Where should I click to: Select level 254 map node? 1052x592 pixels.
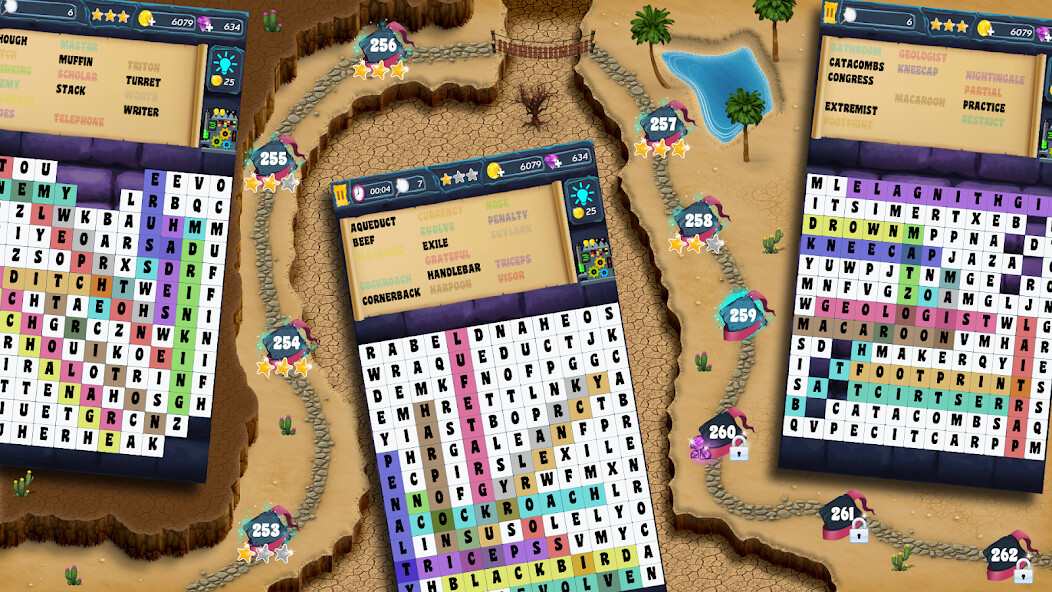point(286,343)
